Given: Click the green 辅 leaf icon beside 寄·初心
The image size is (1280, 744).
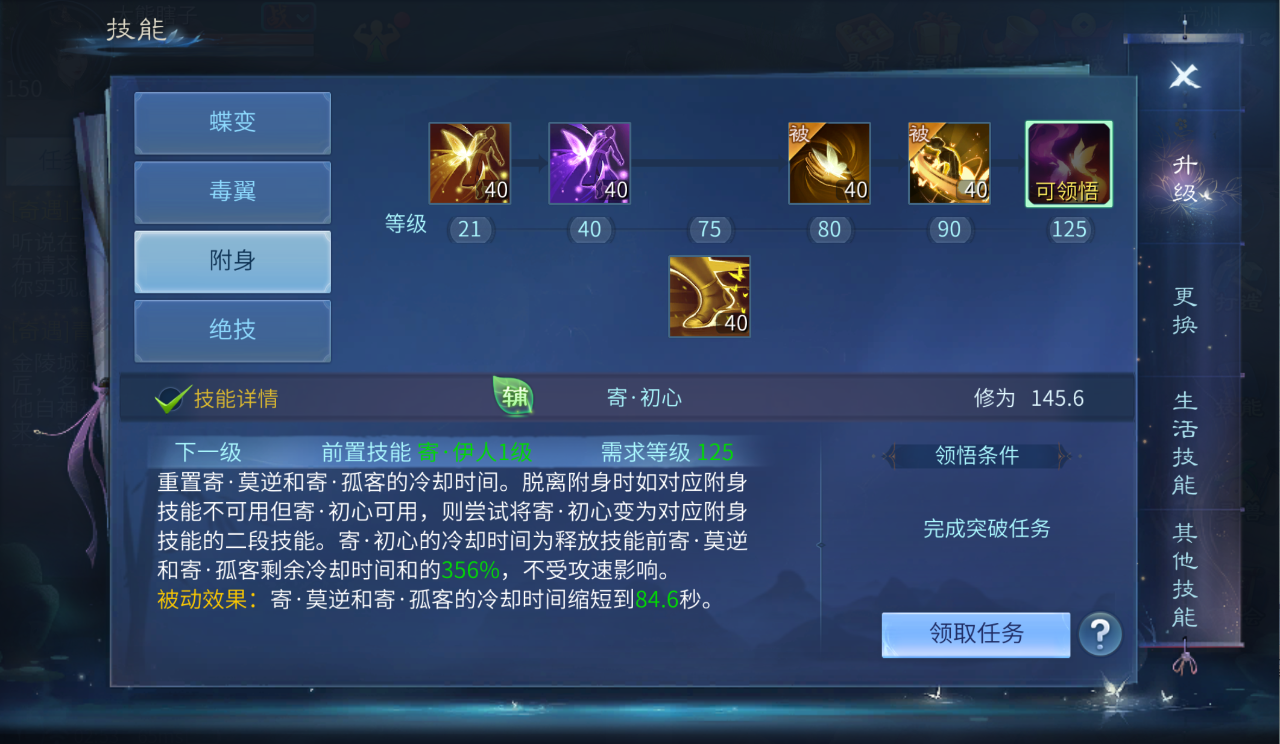Looking at the screenshot, I should point(511,397).
